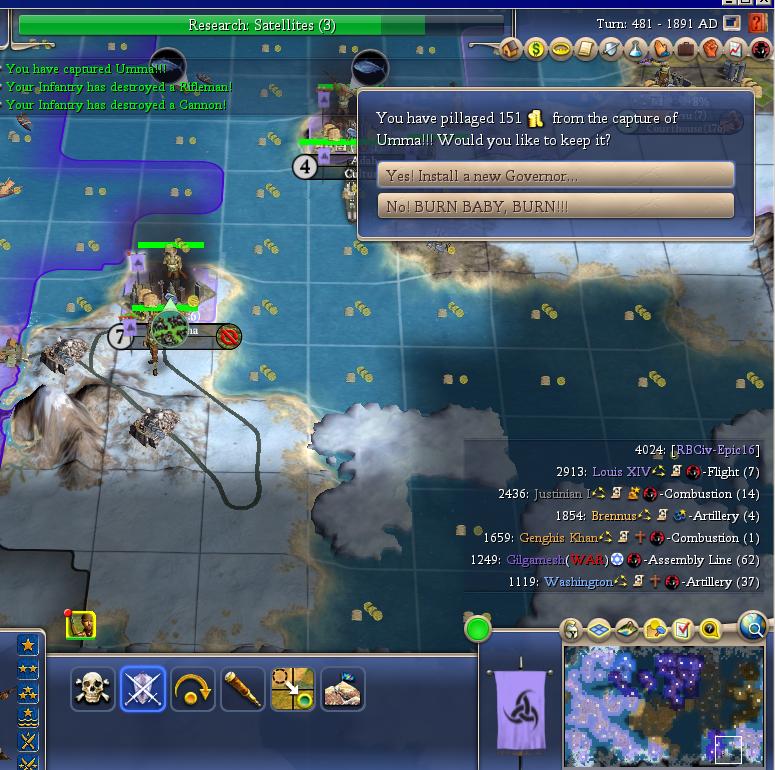Image resolution: width=775 pixels, height=770 pixels.
Task: Open the technology advisor flask icon
Action: tap(636, 49)
